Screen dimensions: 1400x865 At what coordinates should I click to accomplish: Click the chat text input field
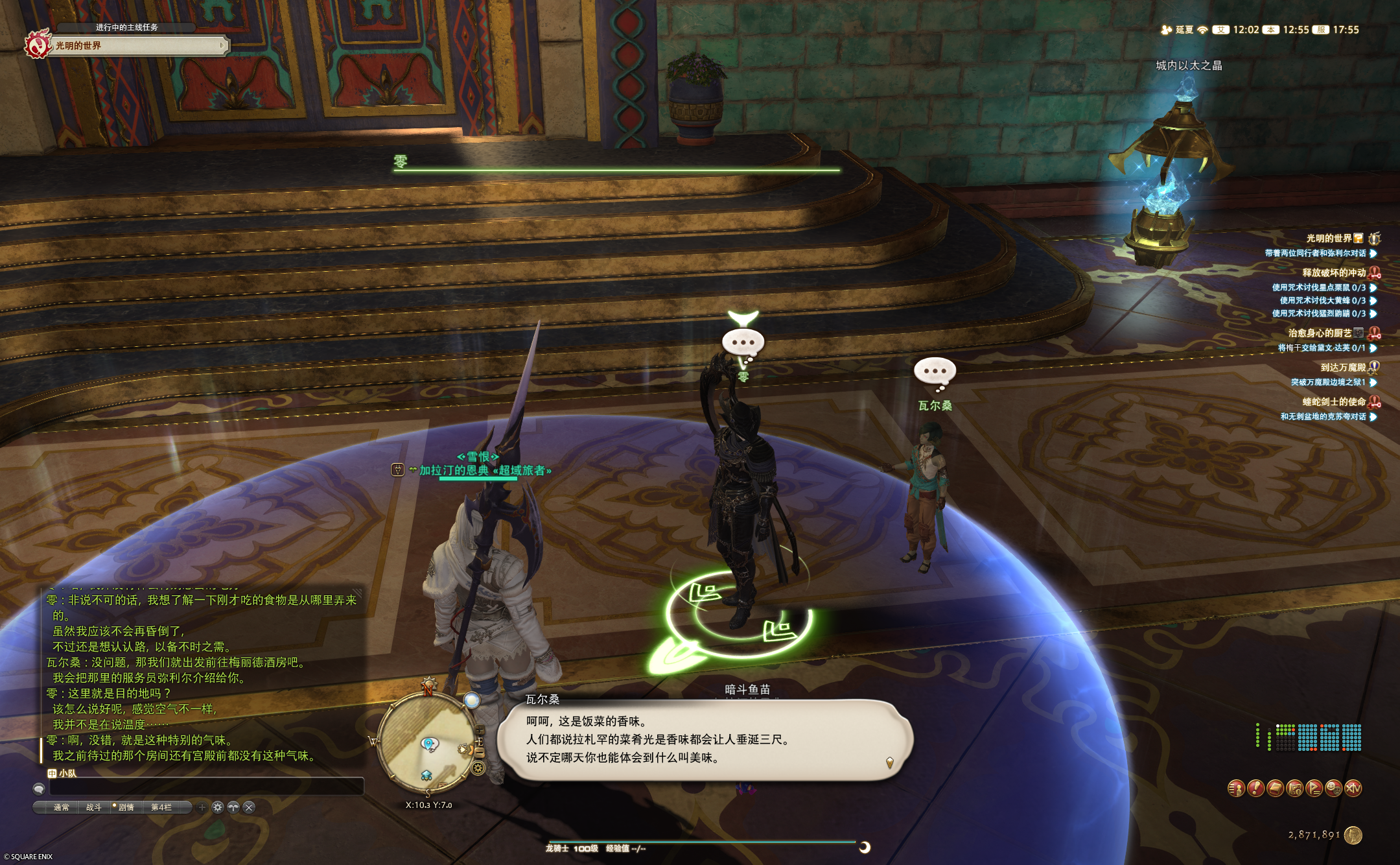point(206,788)
